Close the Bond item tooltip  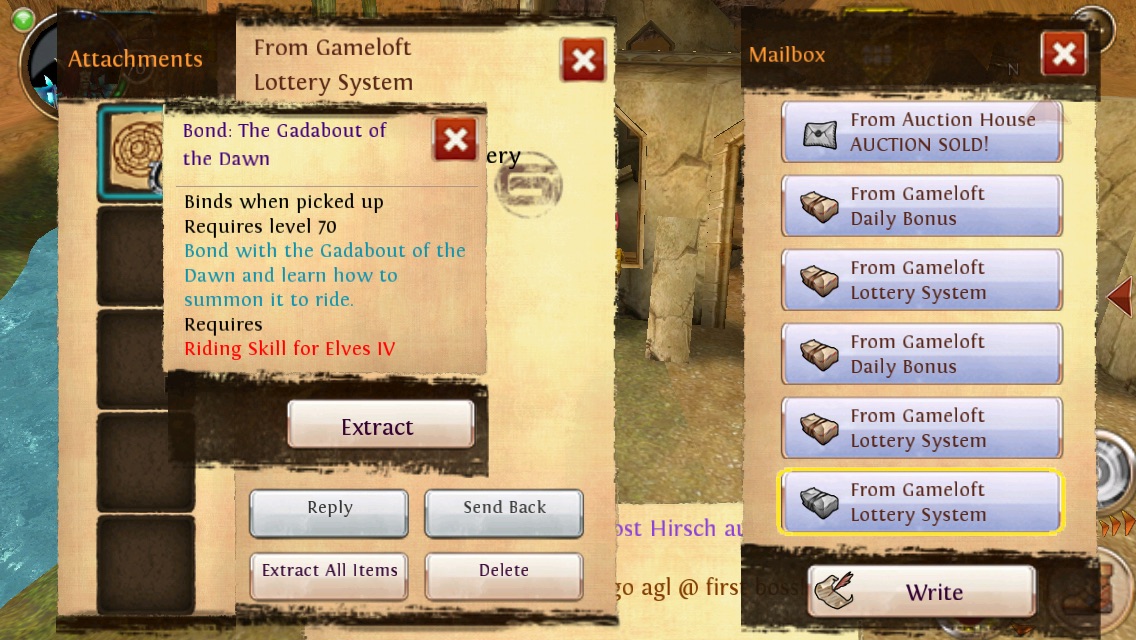(455, 140)
